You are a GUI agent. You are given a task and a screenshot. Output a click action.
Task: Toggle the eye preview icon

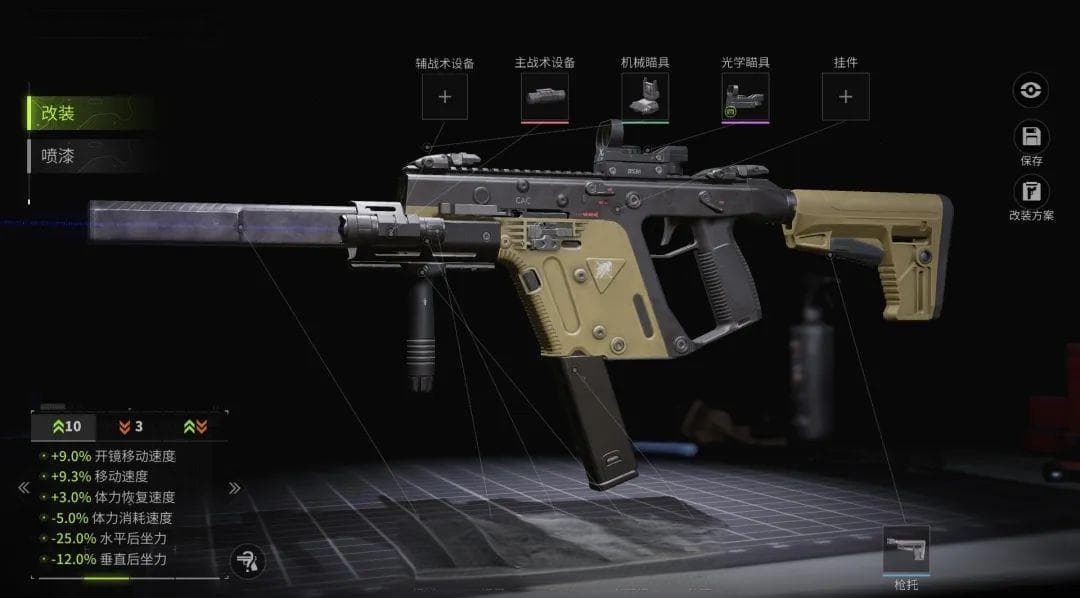(x=1030, y=90)
